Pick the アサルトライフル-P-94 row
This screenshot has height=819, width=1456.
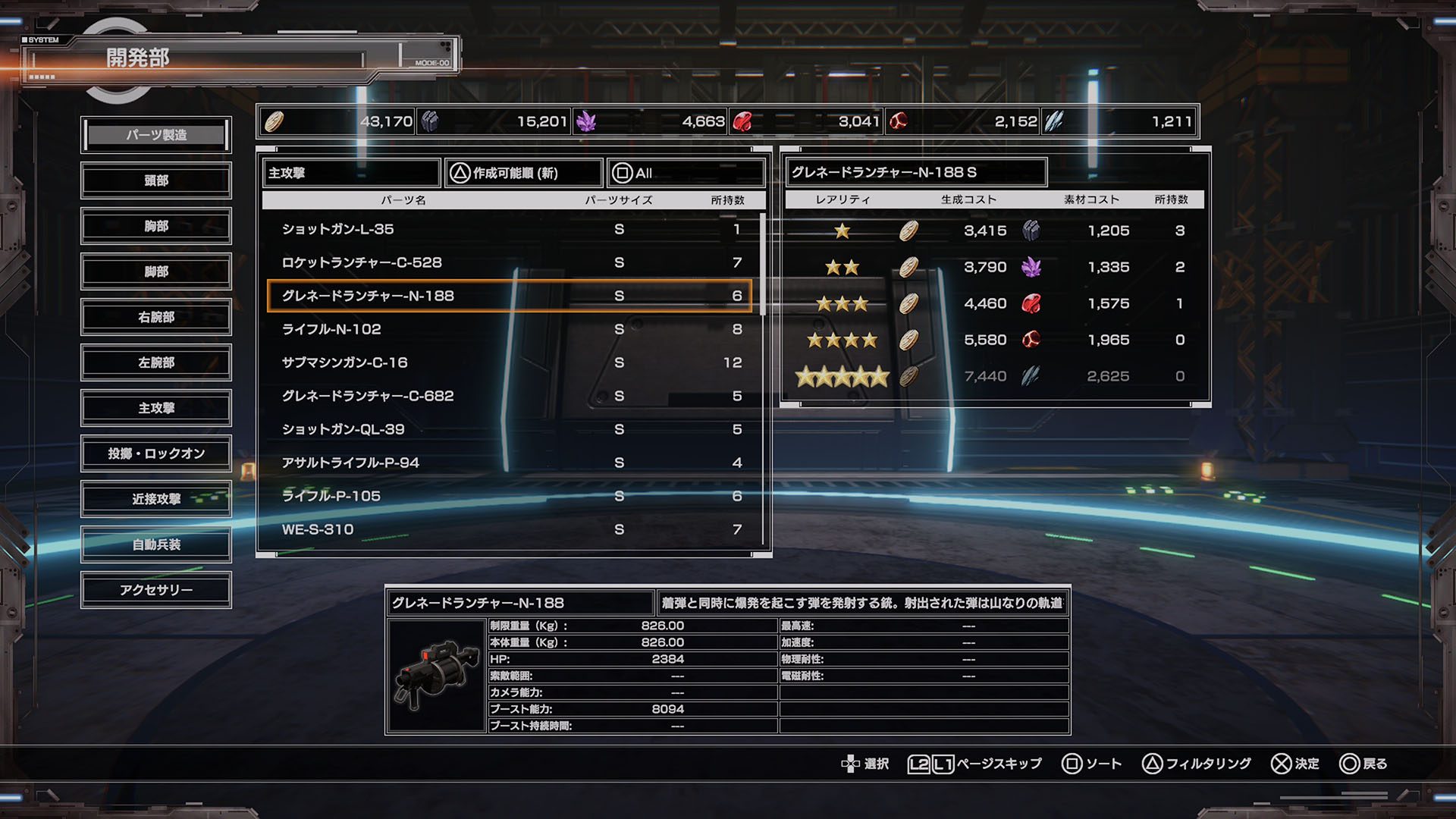pos(510,463)
